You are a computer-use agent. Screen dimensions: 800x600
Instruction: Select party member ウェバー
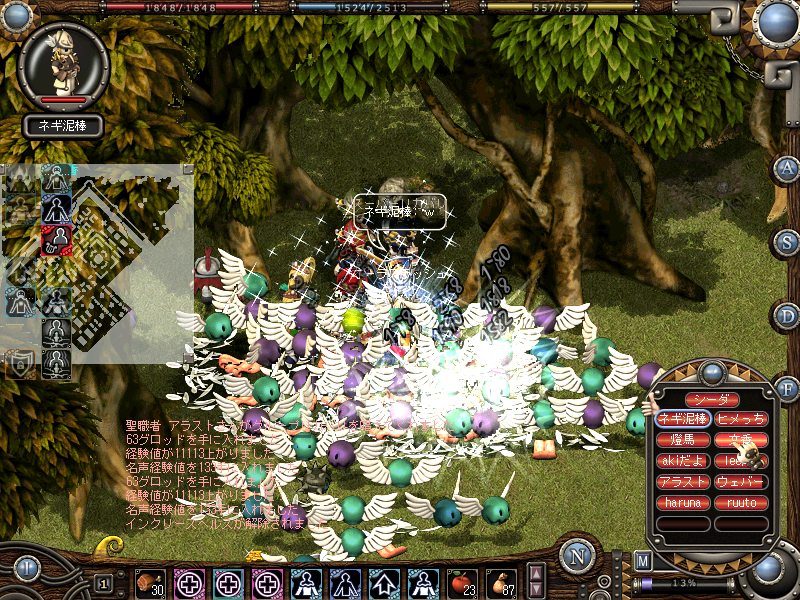741,482
